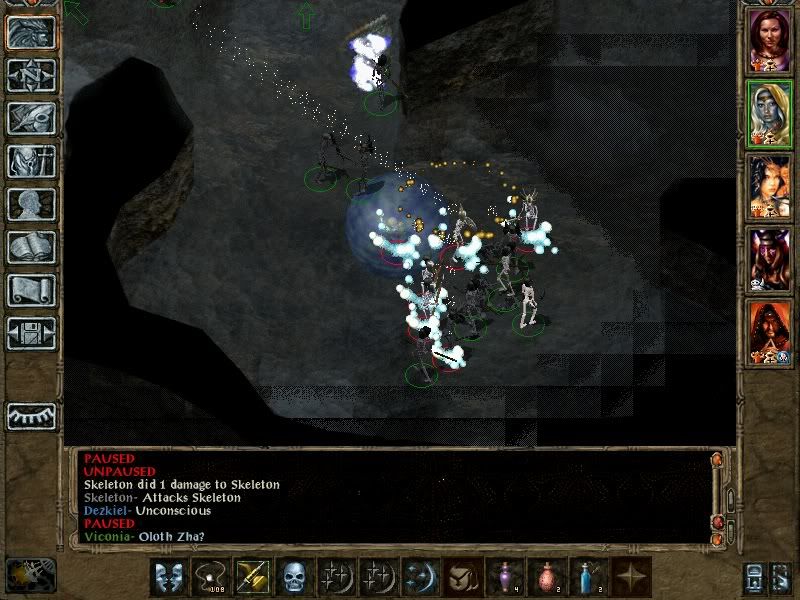800x600 pixels.
Task: Open the character record with the bust icon
Action: 31,204
